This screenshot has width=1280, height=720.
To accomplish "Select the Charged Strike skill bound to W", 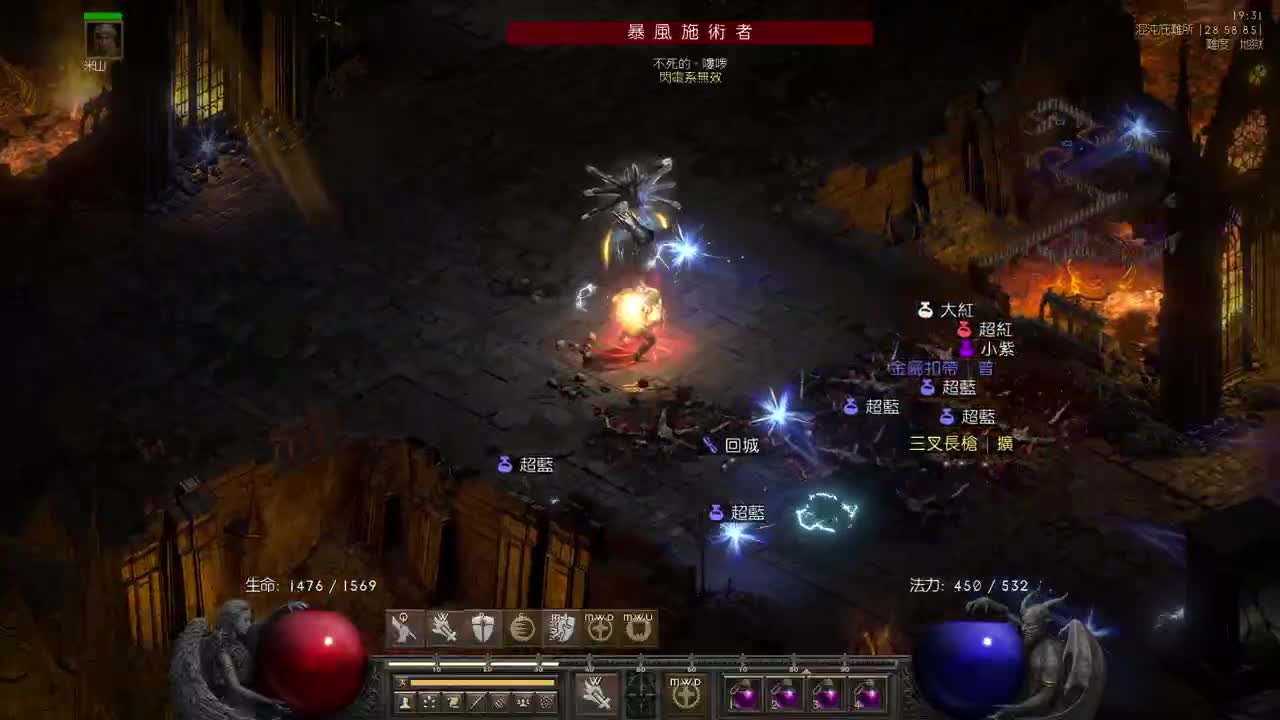I will point(442,628).
